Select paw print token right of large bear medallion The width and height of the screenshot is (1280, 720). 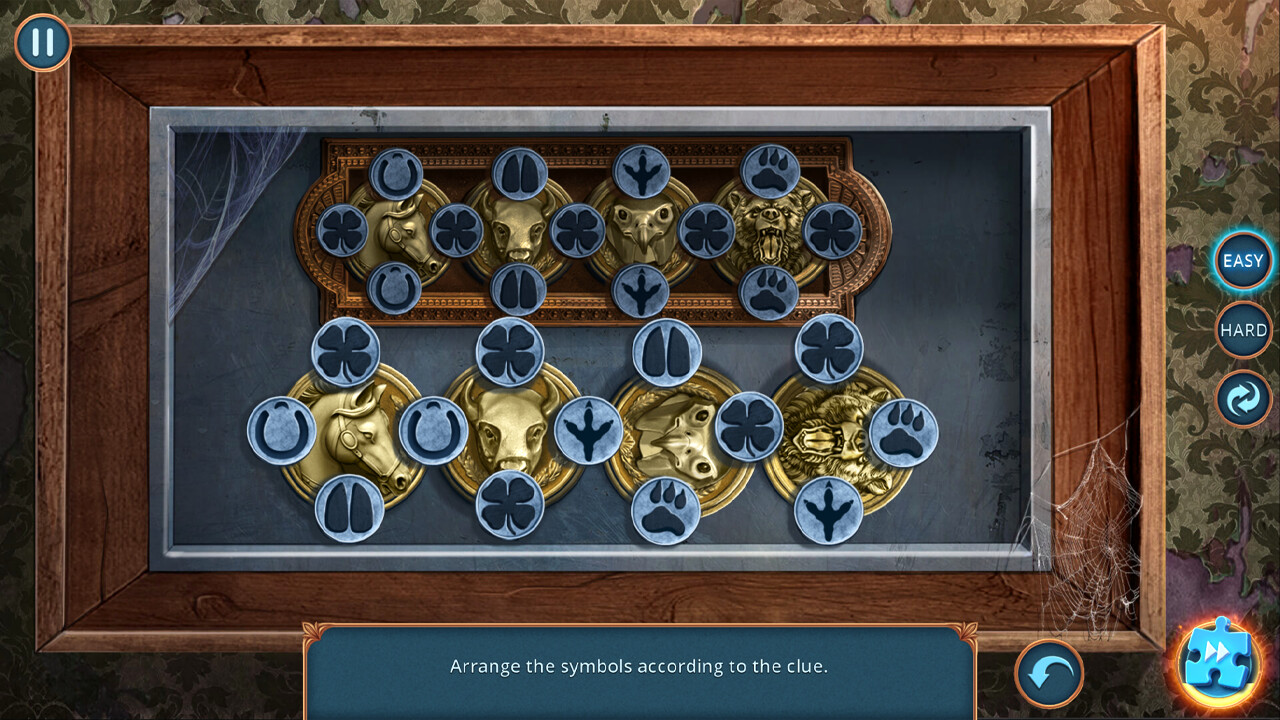(903, 432)
